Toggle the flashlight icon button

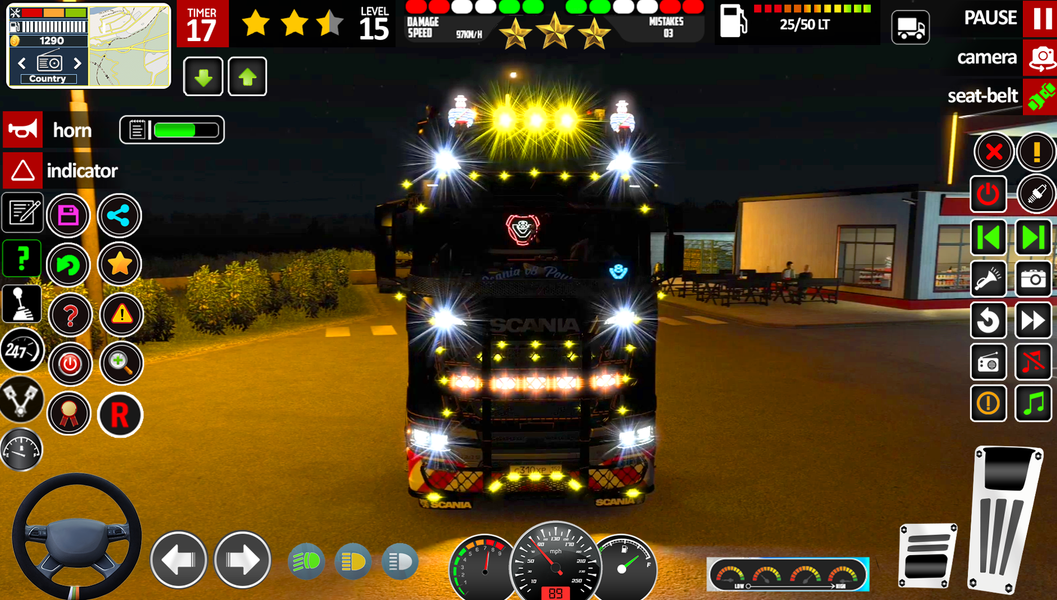pyautogui.click(x=989, y=278)
